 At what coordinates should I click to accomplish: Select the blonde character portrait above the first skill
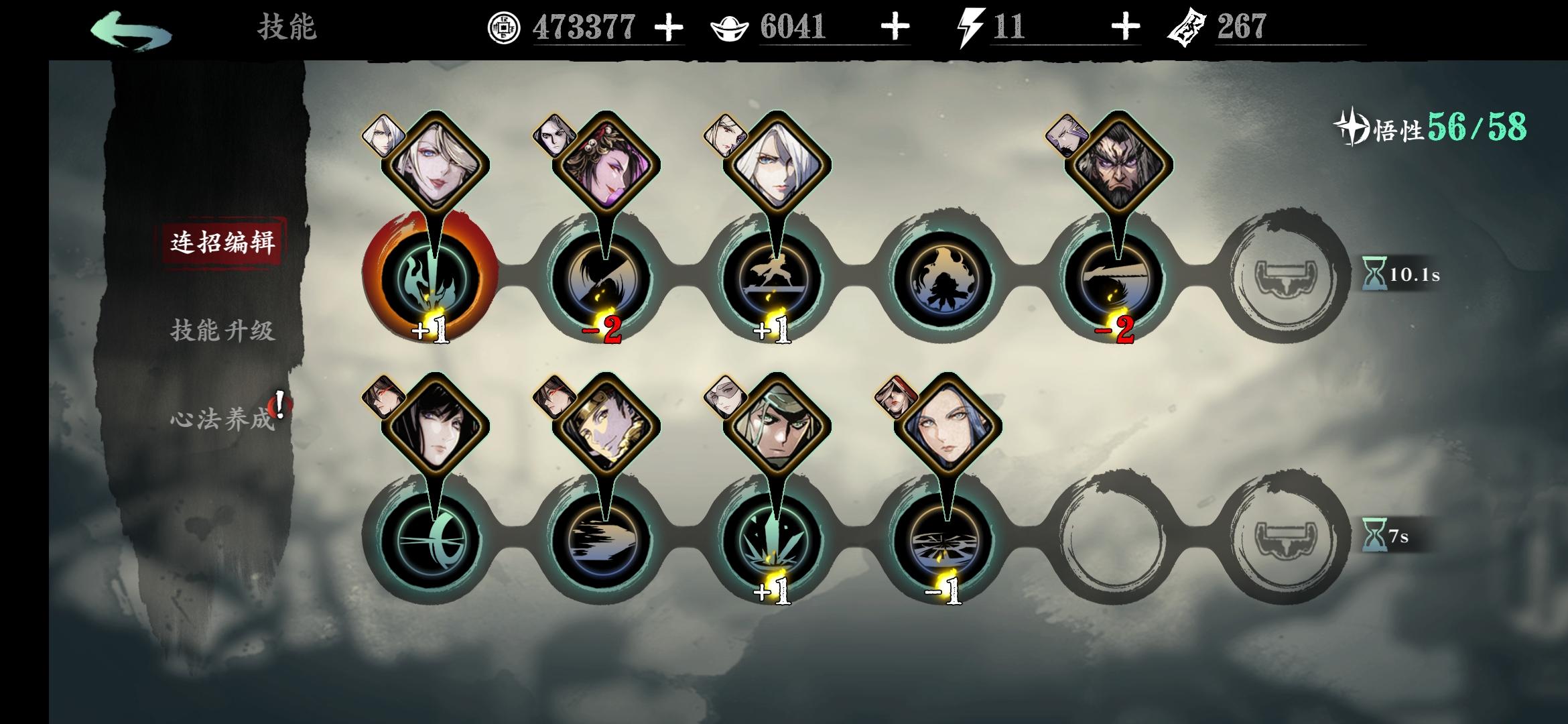click(439, 161)
